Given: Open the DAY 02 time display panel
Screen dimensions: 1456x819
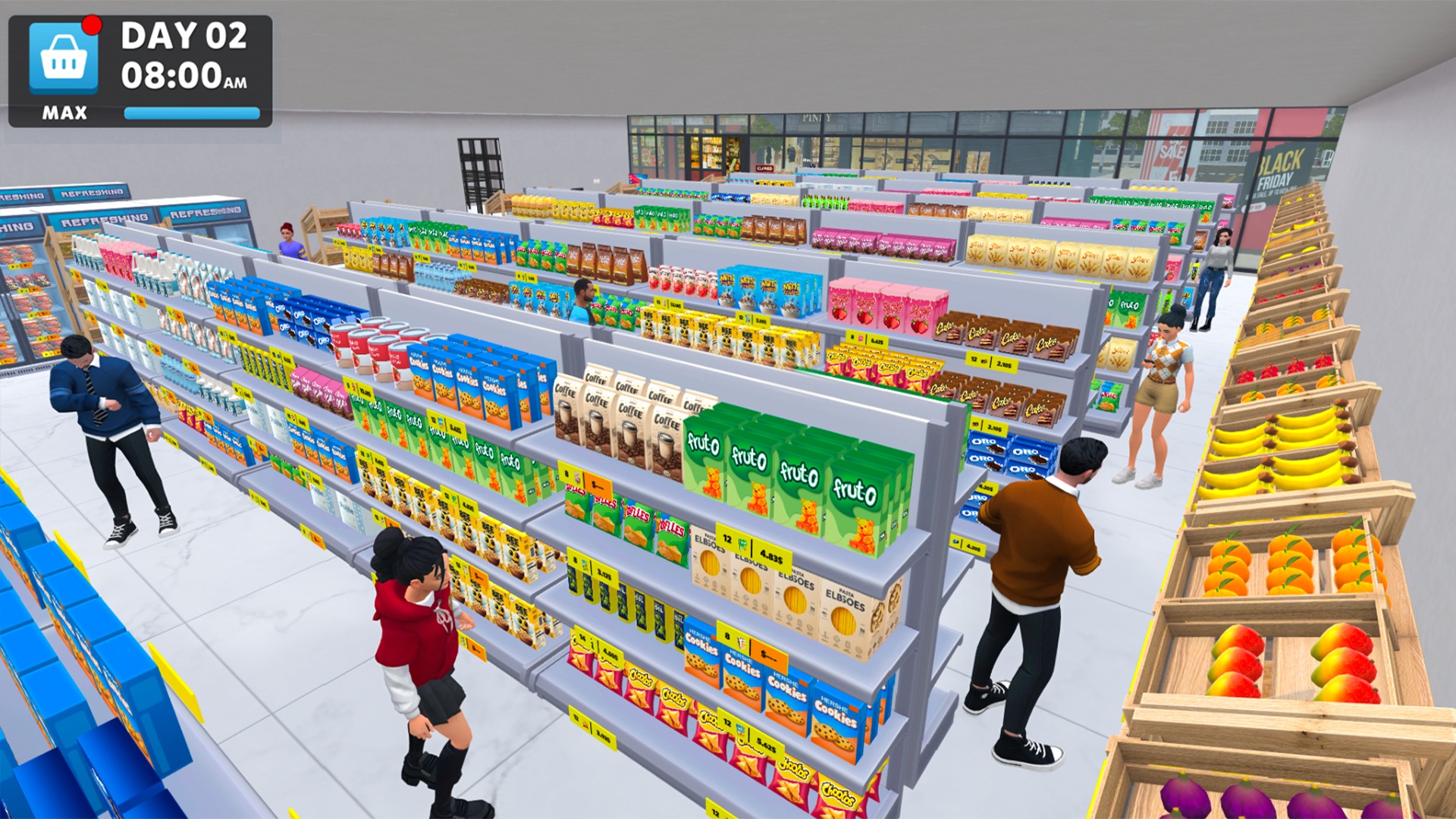Looking at the screenshot, I should (184, 53).
